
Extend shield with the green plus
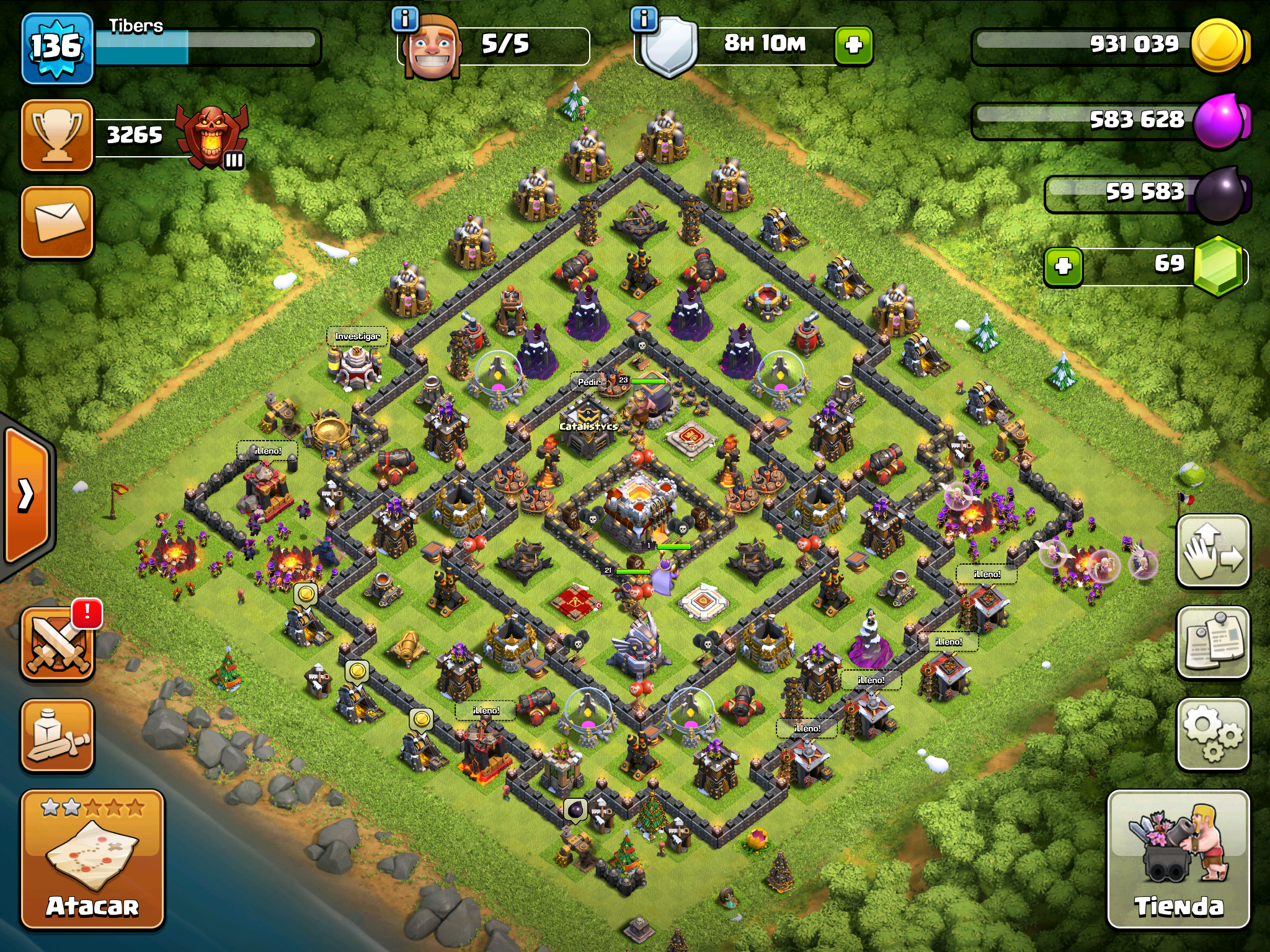point(853,45)
